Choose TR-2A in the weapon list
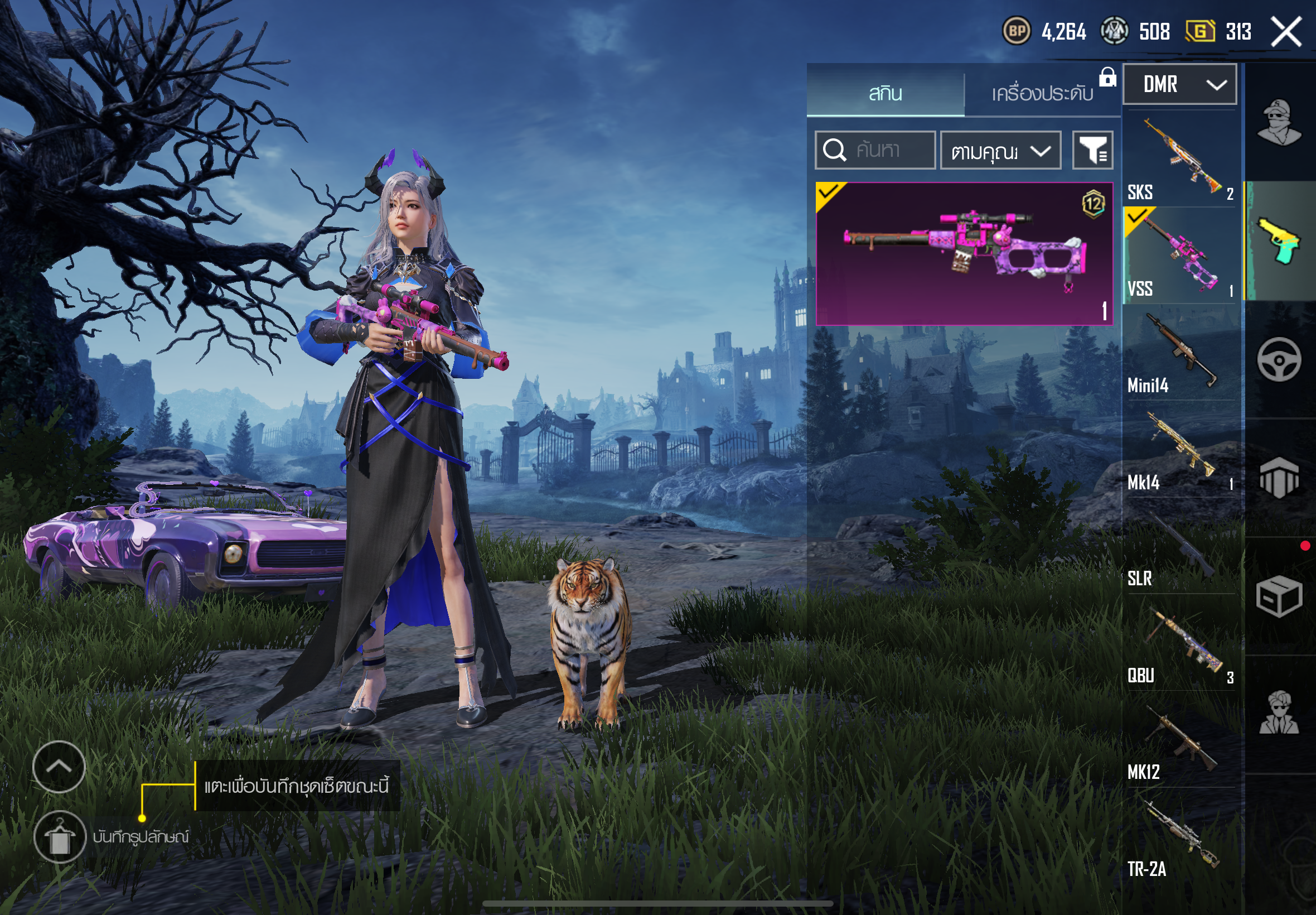Image resolution: width=1316 pixels, height=915 pixels. click(1179, 836)
